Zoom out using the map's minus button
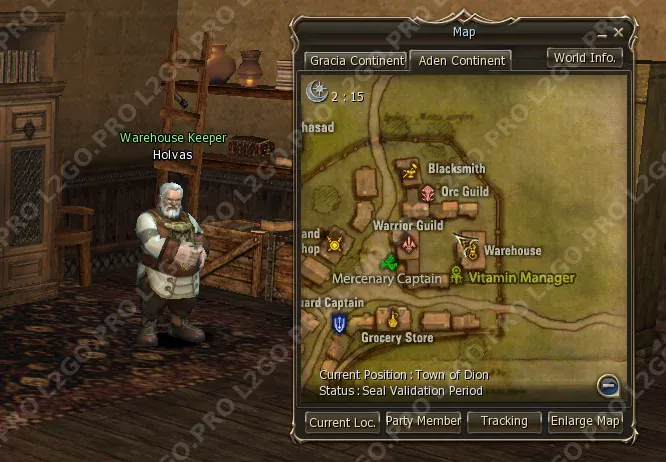Viewport: 666px width, 462px height. point(607,385)
